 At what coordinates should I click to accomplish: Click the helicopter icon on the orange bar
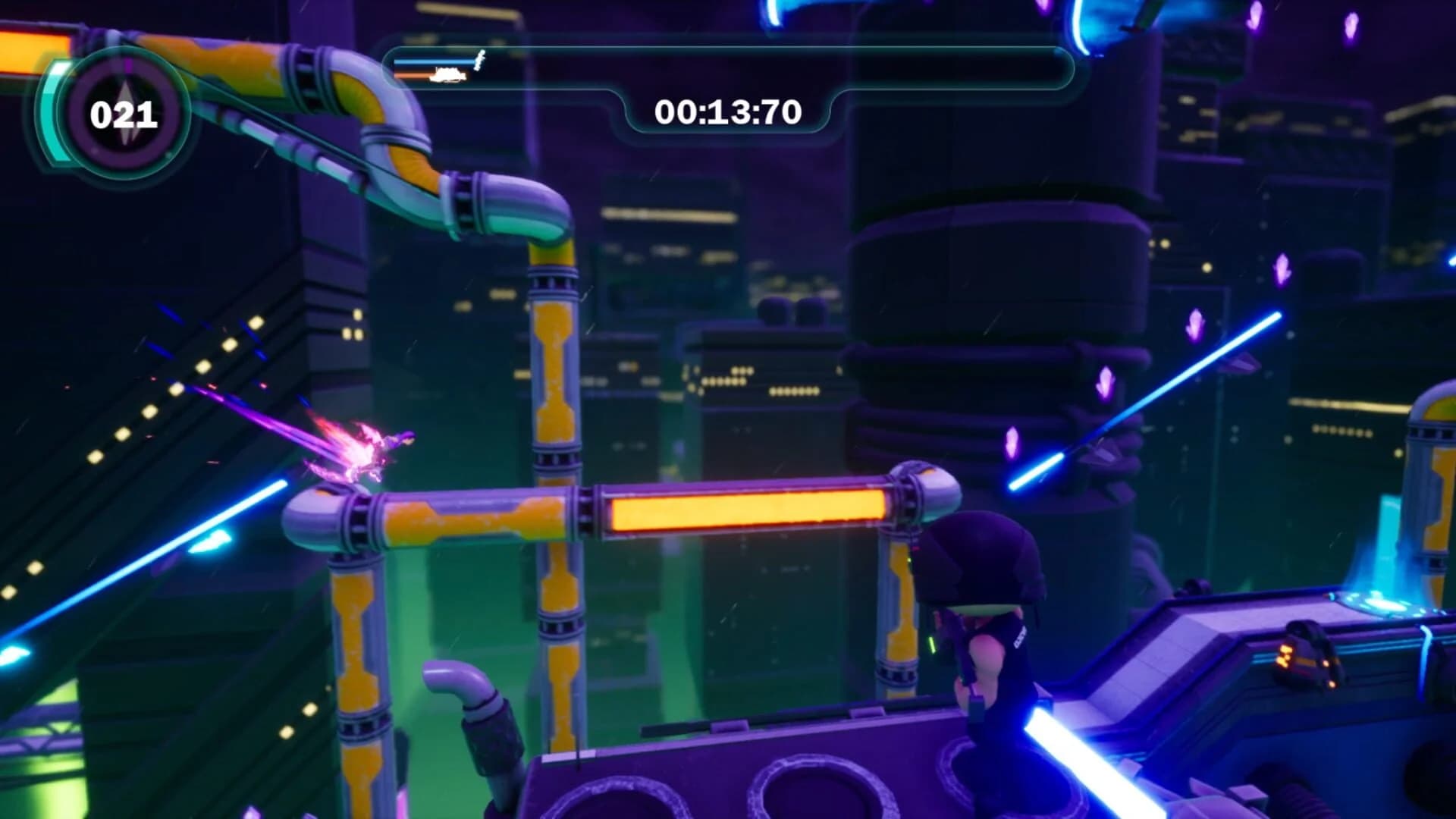pos(448,76)
